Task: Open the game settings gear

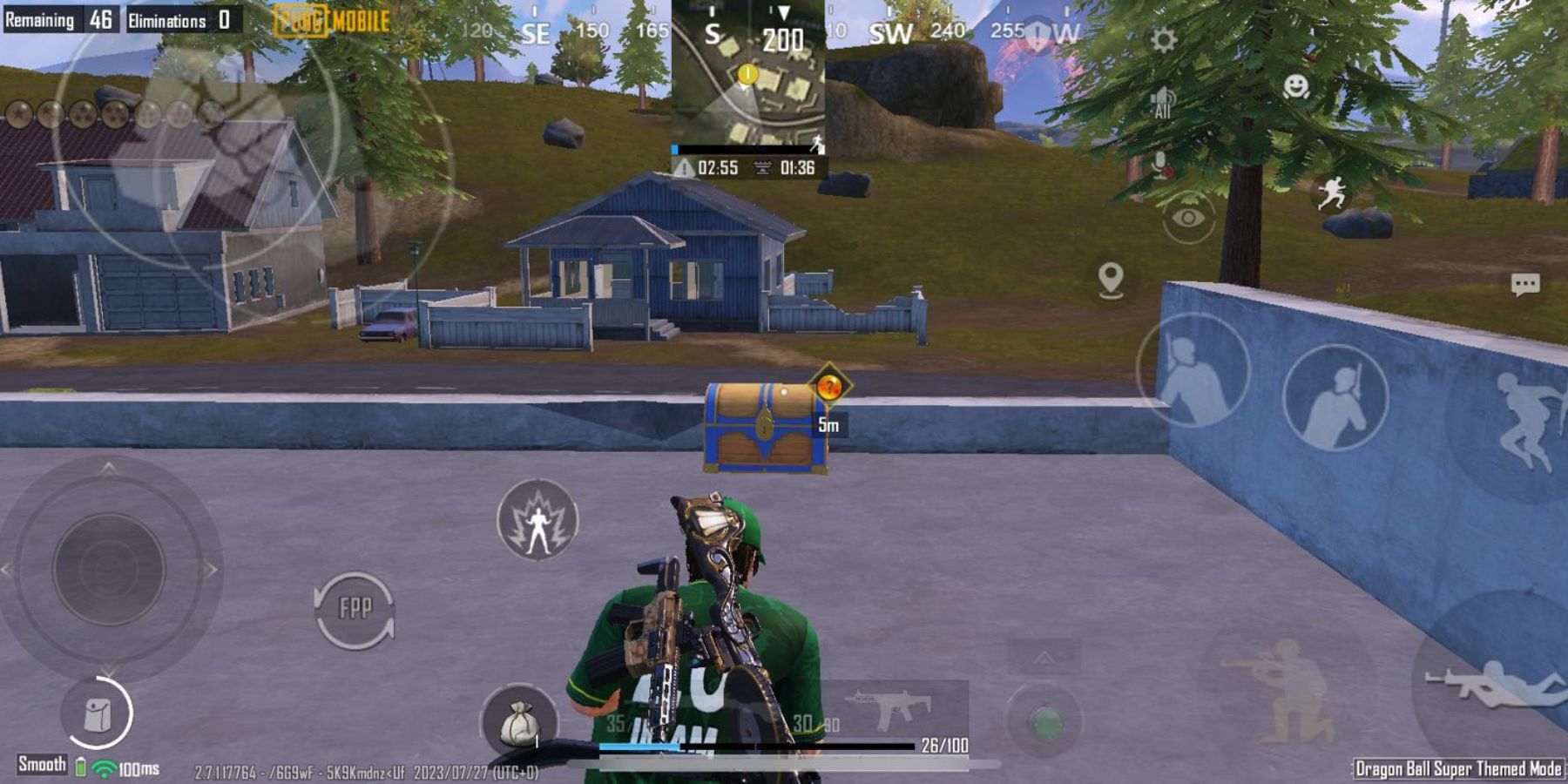Action: (1162, 37)
